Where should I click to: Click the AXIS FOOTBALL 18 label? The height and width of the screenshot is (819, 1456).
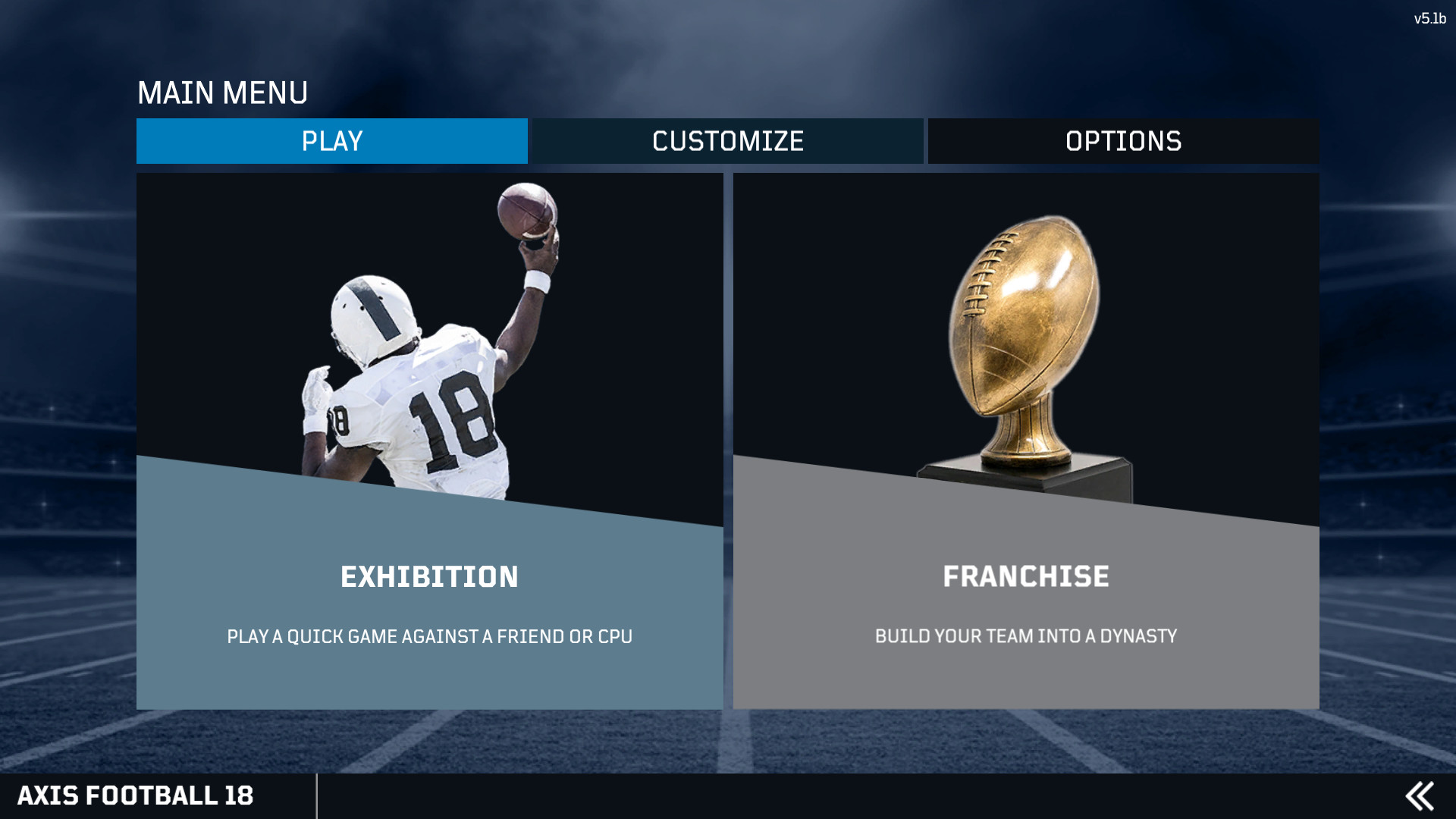pyautogui.click(x=136, y=795)
